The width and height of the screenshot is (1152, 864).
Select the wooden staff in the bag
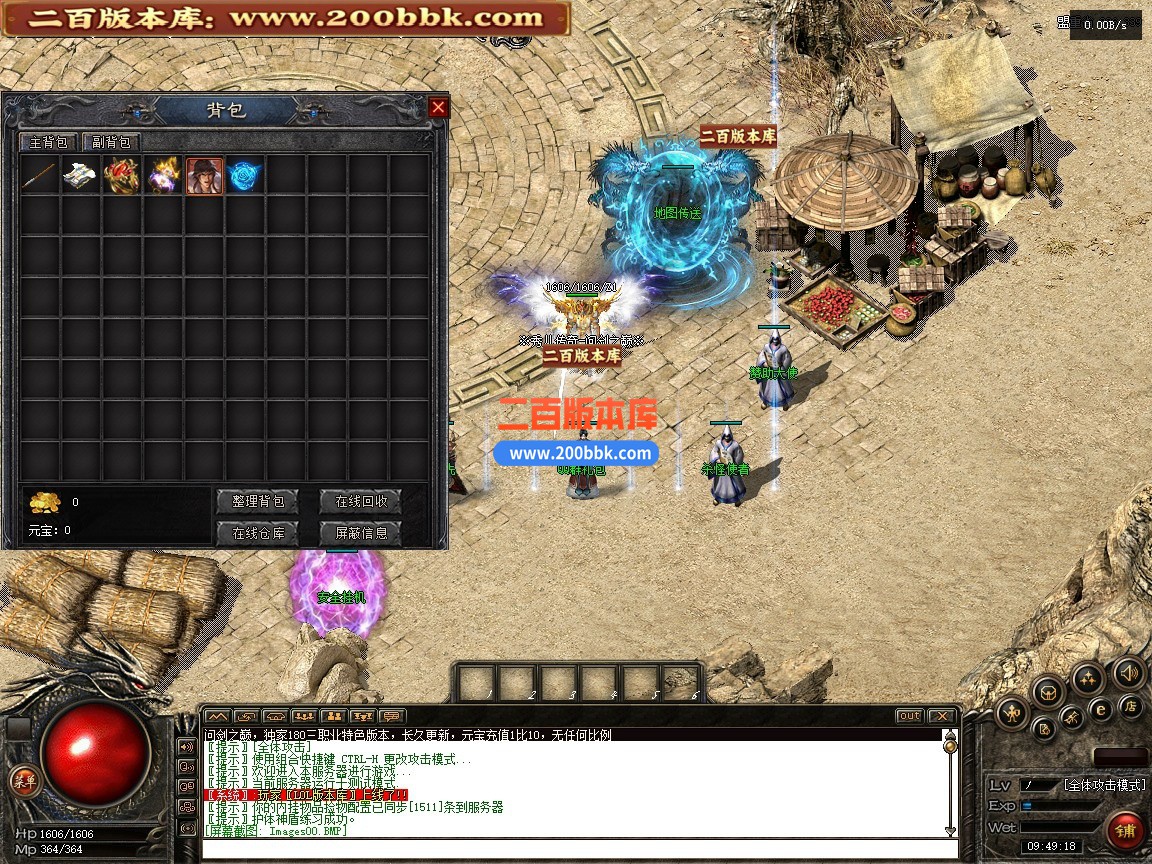tap(40, 176)
